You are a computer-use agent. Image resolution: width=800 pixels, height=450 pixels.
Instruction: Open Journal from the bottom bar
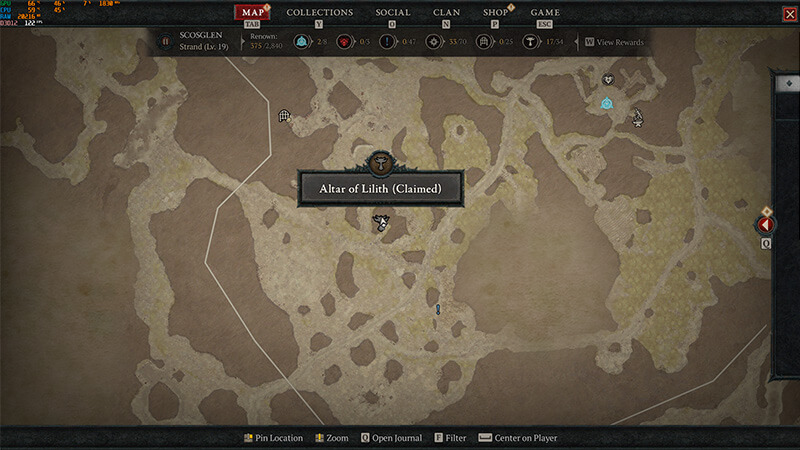coord(391,438)
